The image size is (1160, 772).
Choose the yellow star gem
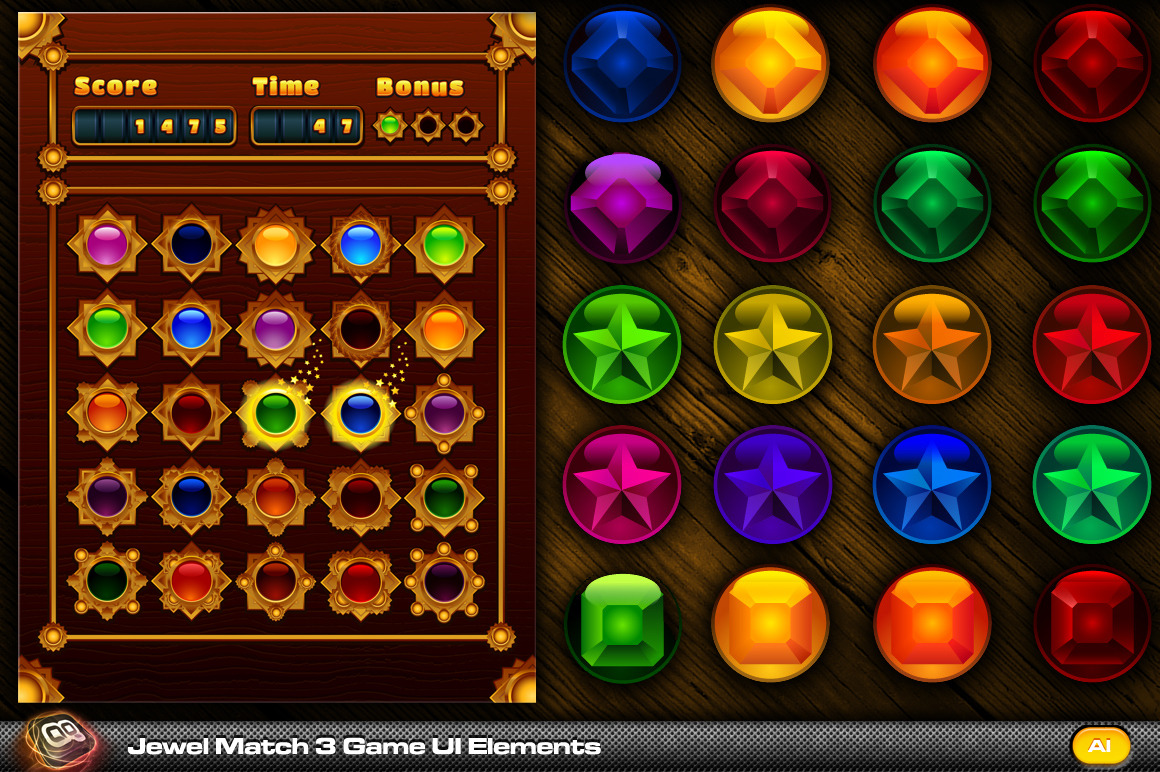(772, 345)
